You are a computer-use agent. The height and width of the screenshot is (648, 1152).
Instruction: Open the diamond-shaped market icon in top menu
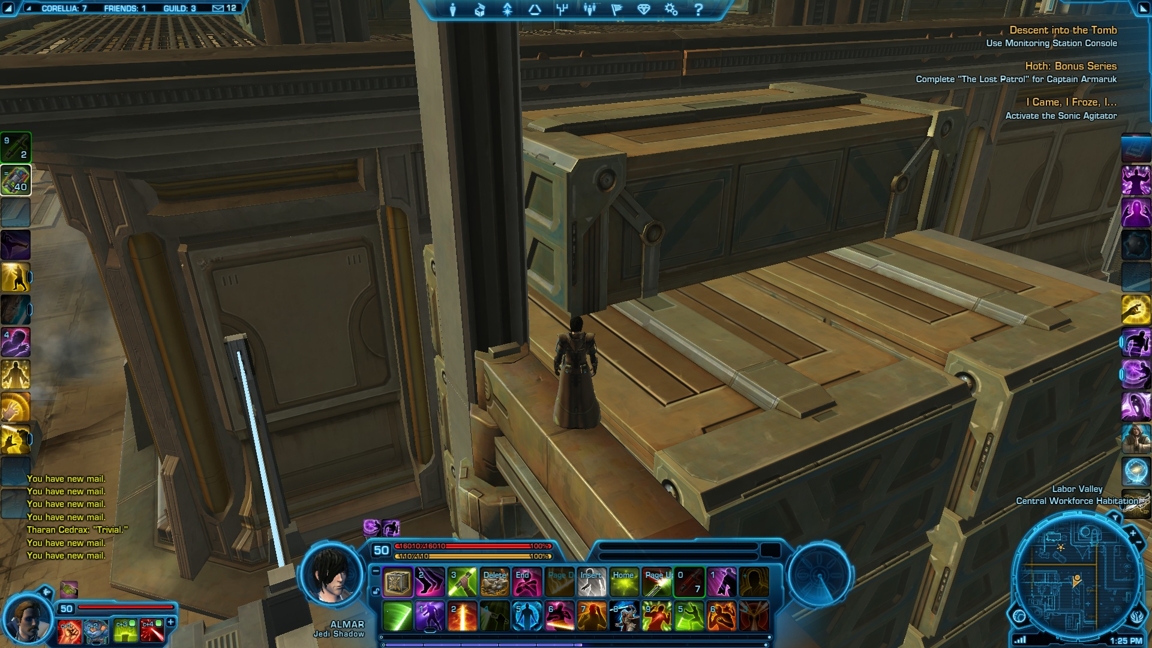click(x=644, y=10)
